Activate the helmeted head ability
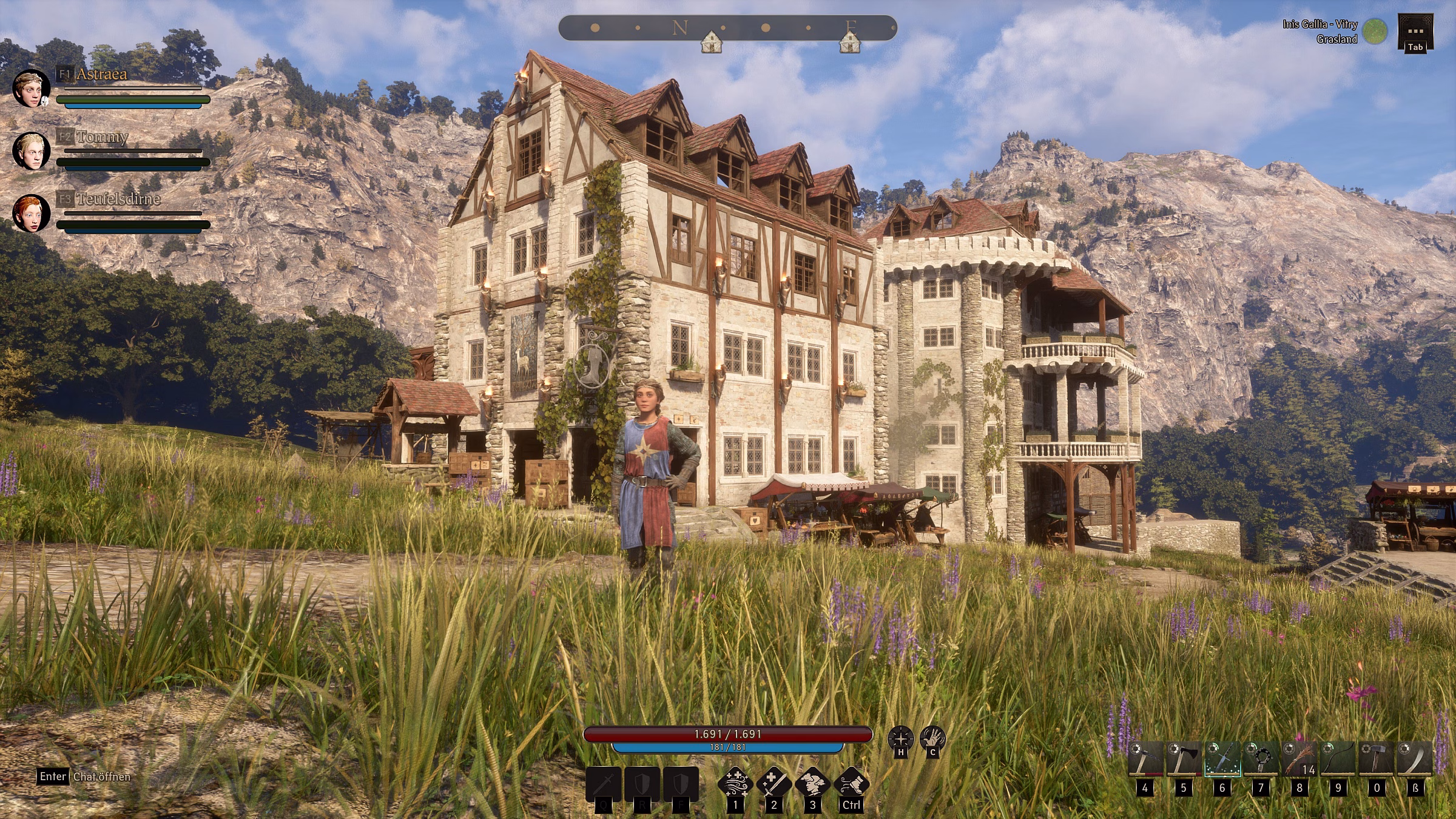 pos(813,783)
